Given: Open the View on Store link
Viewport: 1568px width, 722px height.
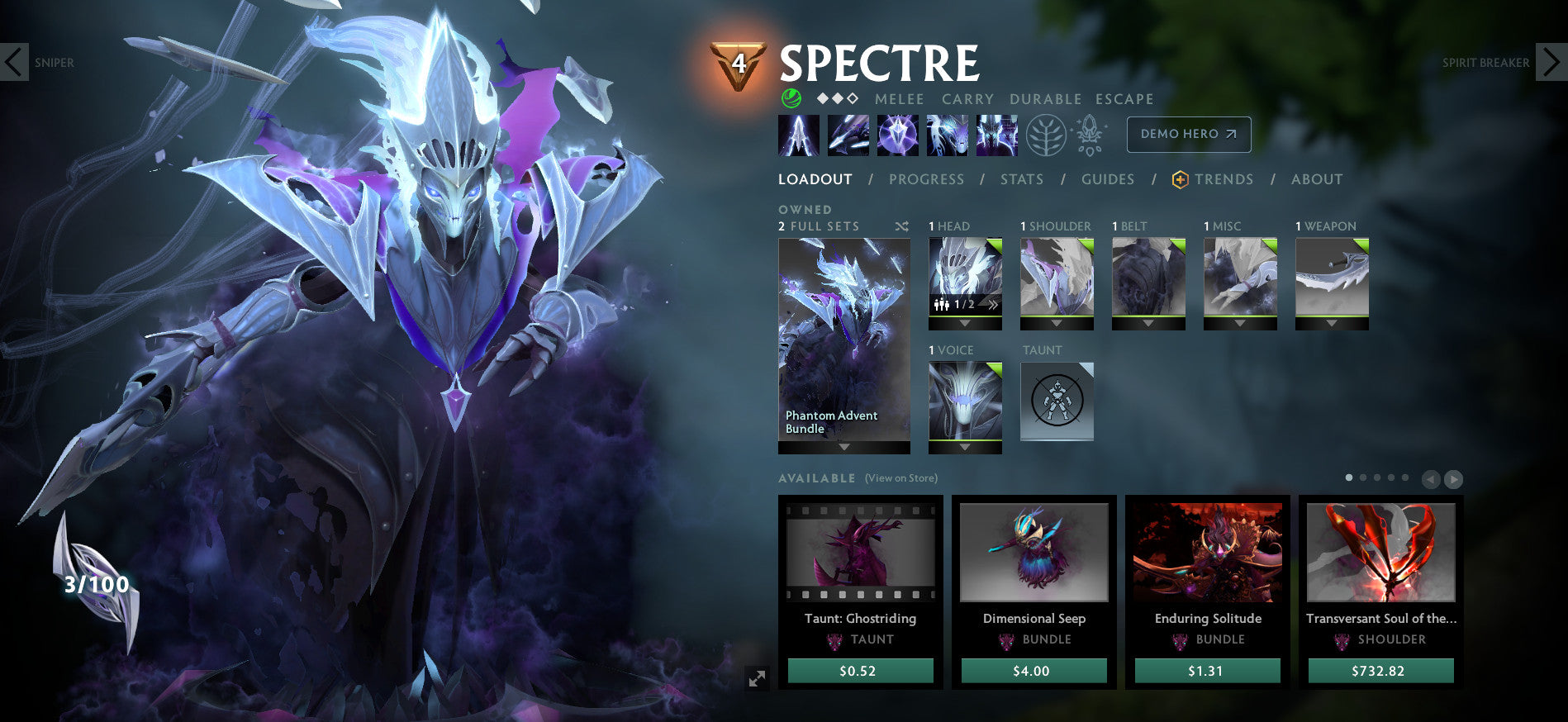Looking at the screenshot, I should 900,477.
